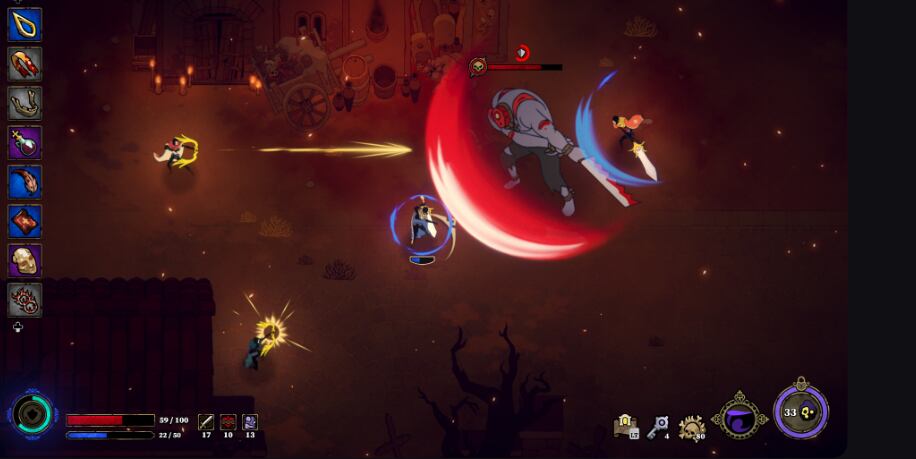
Task: Click the circular teal cooldown dial
Action: click(33, 414)
